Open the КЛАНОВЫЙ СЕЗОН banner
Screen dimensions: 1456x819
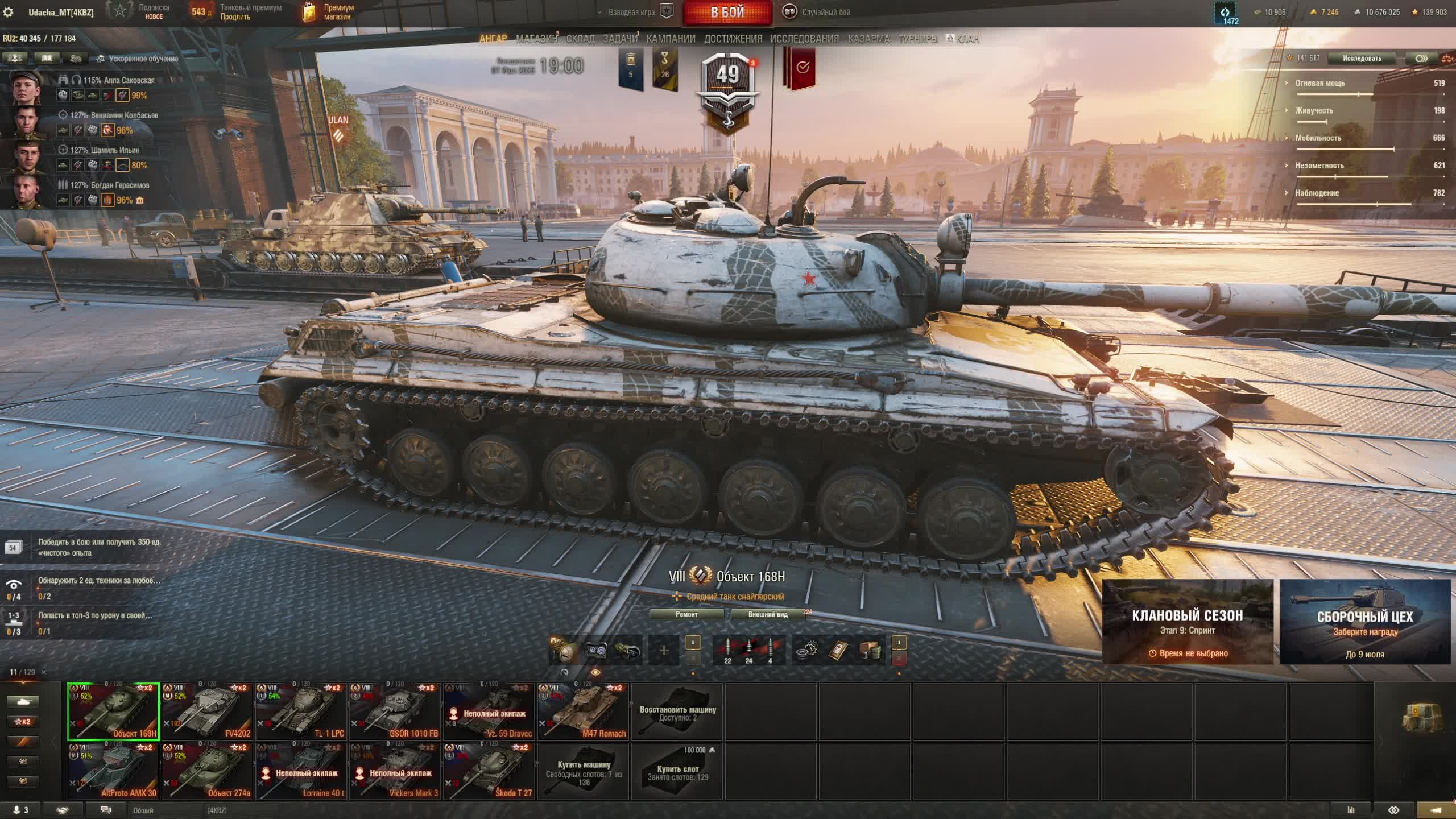[1188, 622]
